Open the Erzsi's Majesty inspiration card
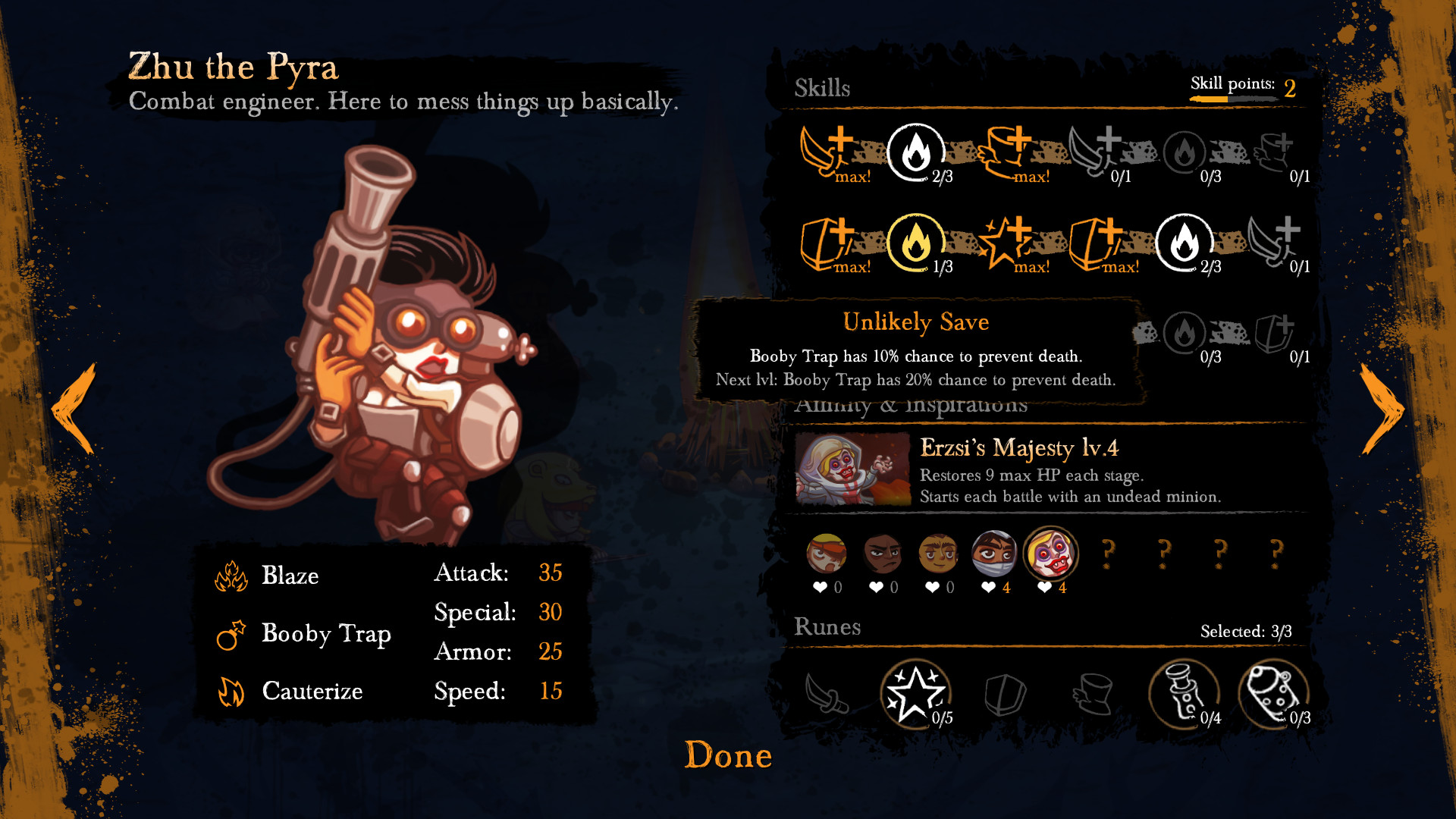 click(1046, 470)
